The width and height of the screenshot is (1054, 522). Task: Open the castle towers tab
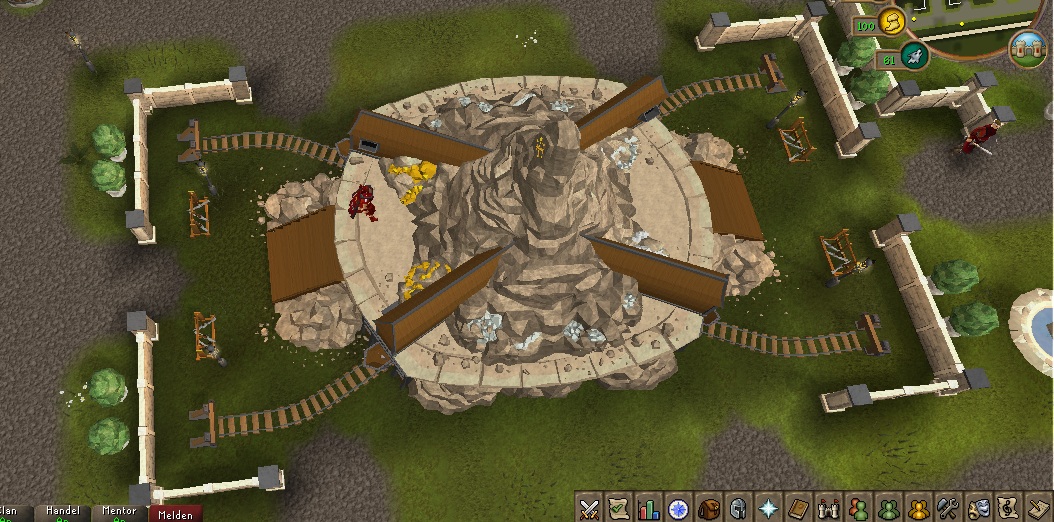pyautogui.click(x=827, y=508)
